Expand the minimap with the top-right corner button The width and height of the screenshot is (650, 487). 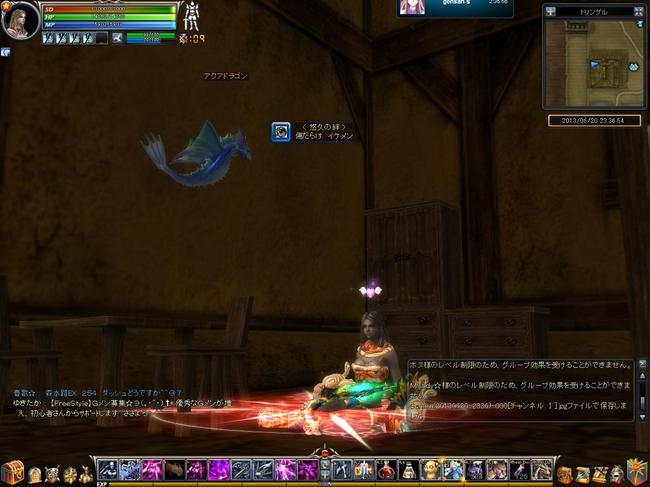tap(641, 11)
